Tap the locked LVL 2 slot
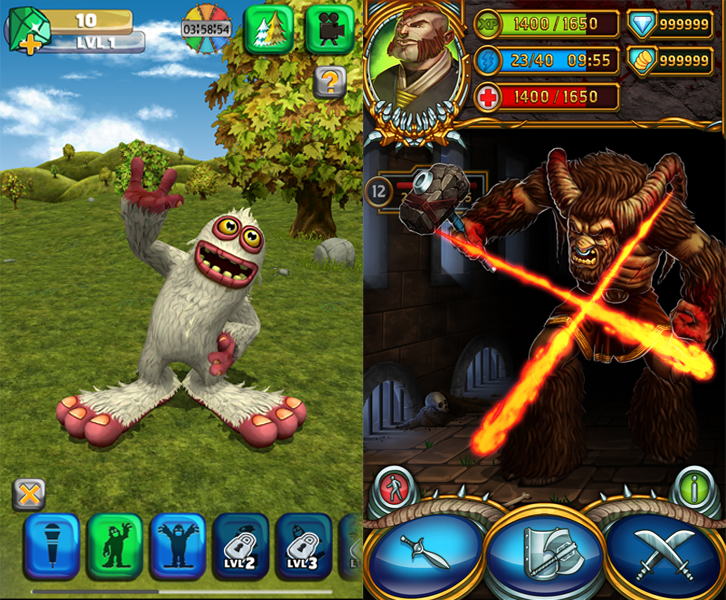The width and height of the screenshot is (726, 600). (x=240, y=546)
